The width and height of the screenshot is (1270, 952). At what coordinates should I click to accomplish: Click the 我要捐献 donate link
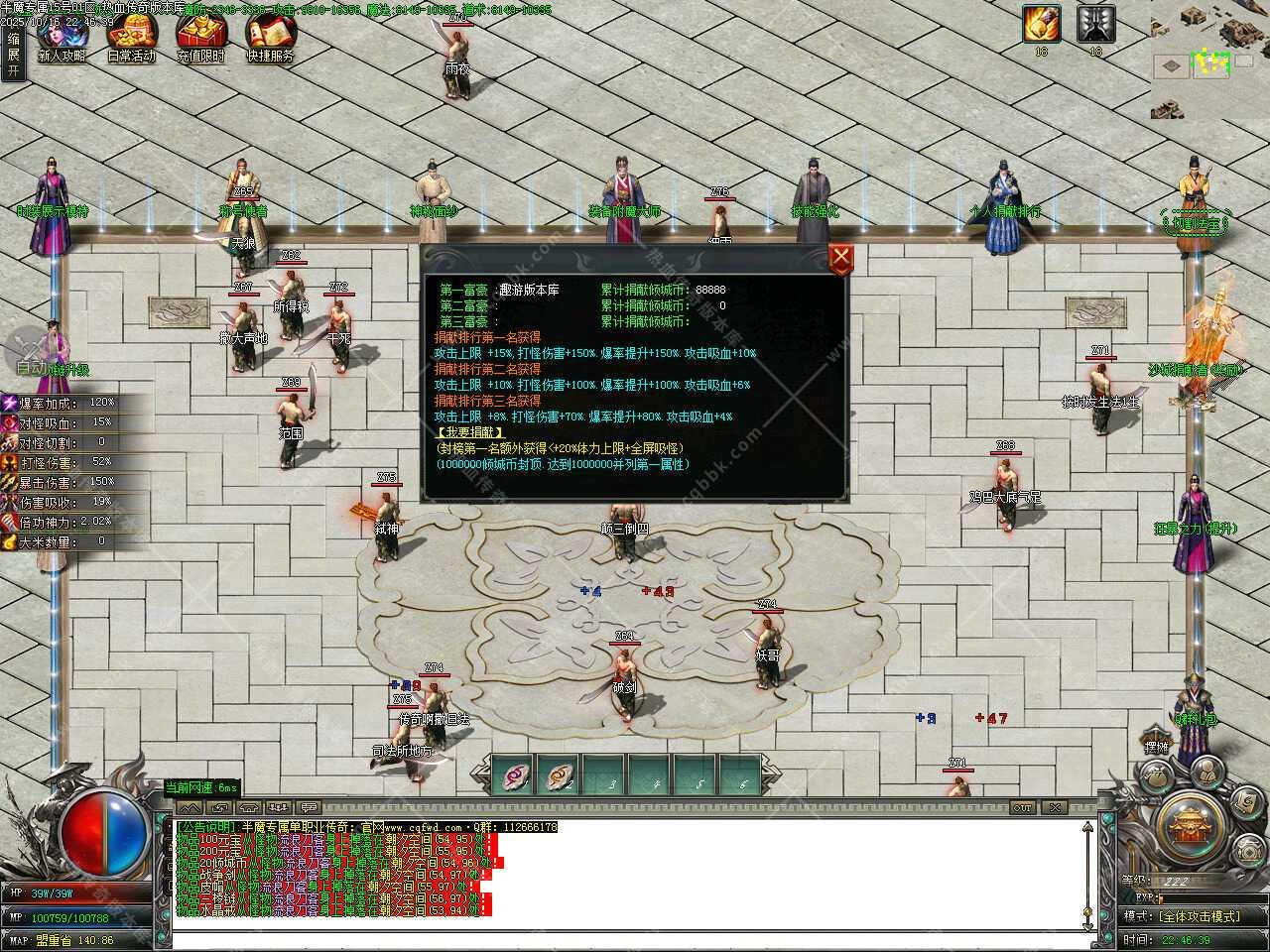[x=470, y=432]
